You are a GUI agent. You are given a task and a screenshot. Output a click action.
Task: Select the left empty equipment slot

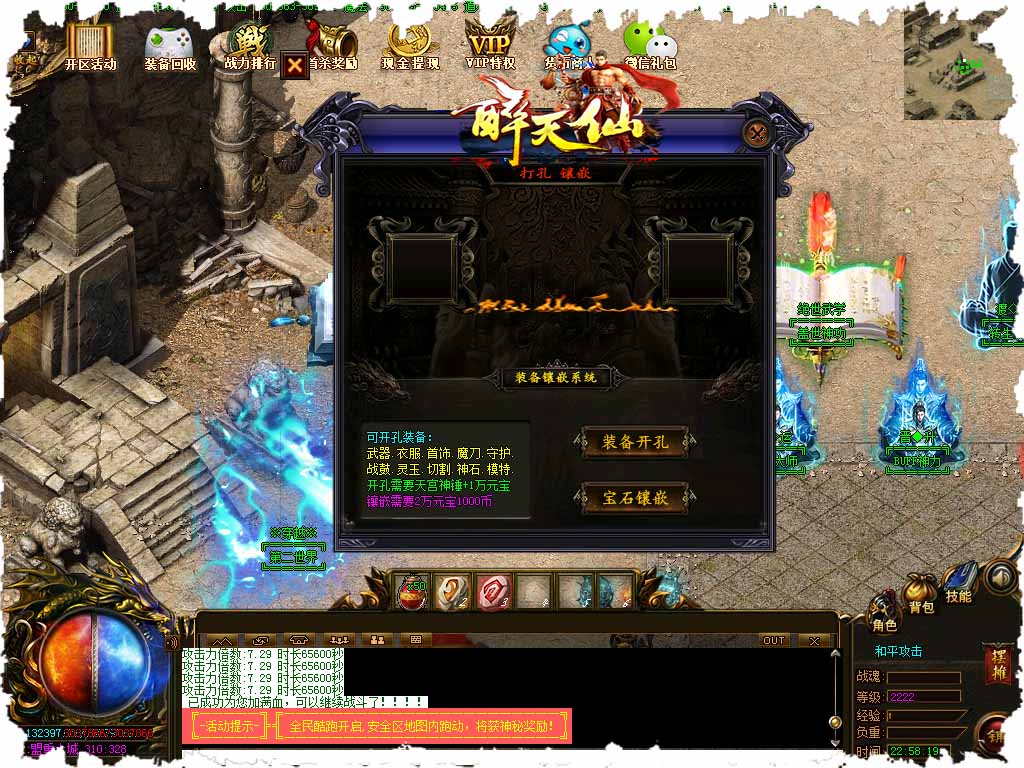pos(419,268)
